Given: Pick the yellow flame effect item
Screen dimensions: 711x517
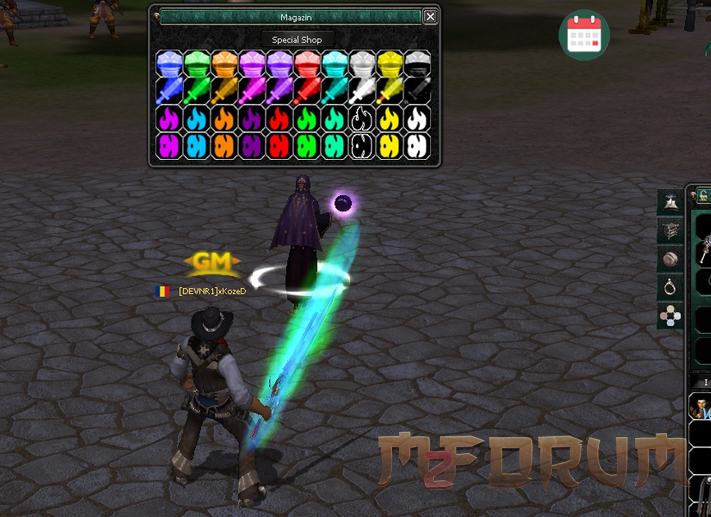Looking at the screenshot, I should 390,119.
